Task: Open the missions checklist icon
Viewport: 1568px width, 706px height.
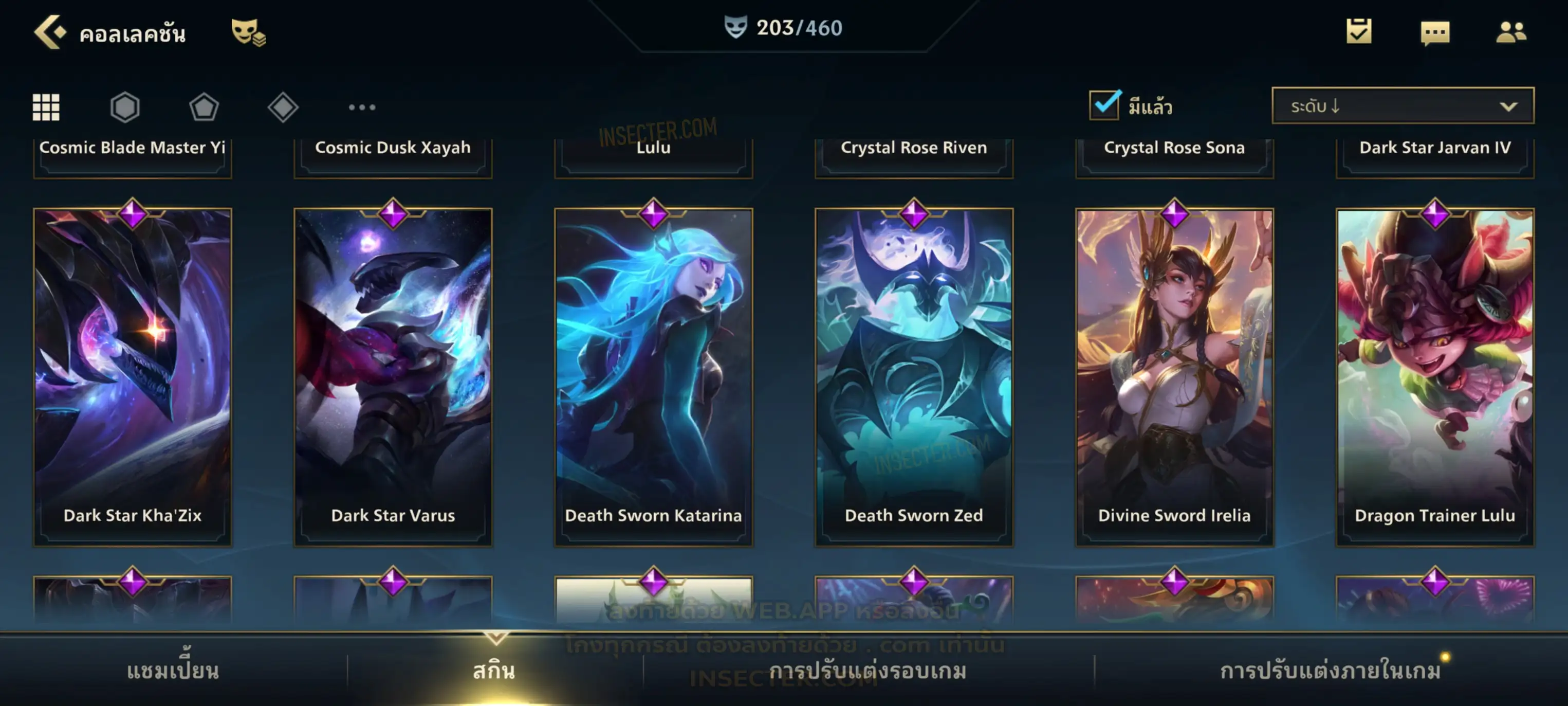Action: point(1359,32)
